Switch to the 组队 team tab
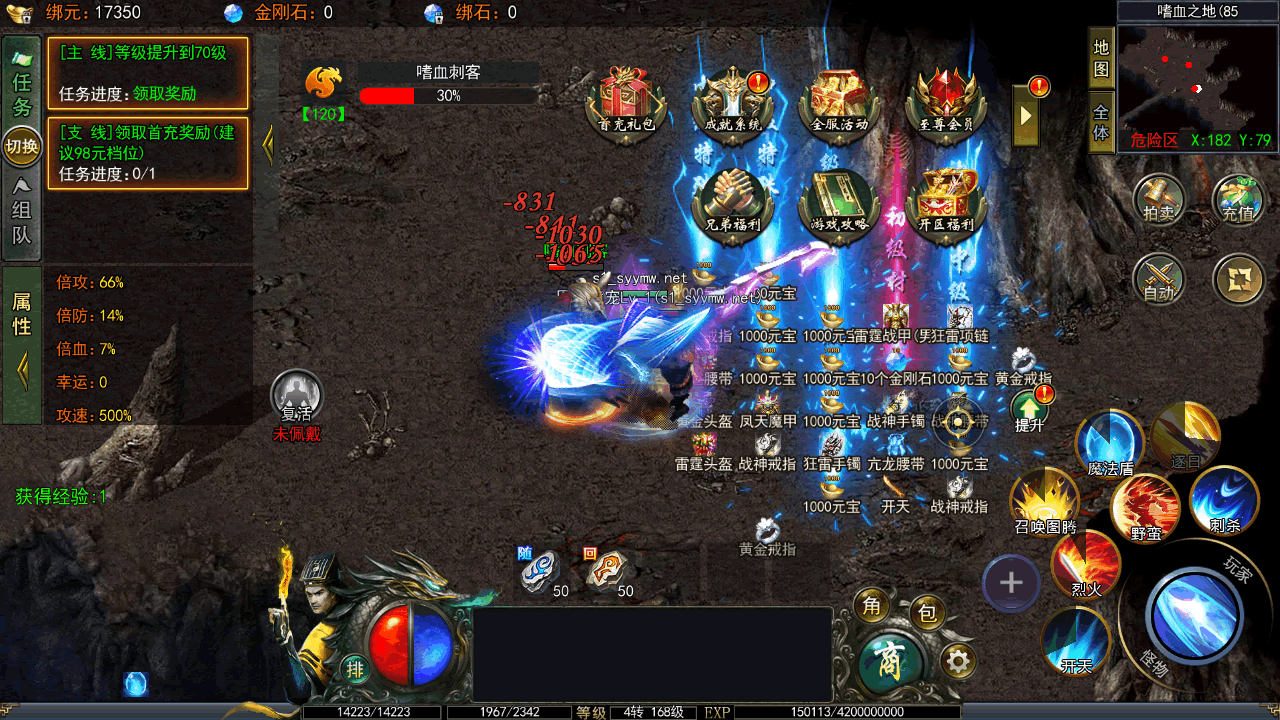Viewport: 1280px width, 720px height. click(22, 212)
